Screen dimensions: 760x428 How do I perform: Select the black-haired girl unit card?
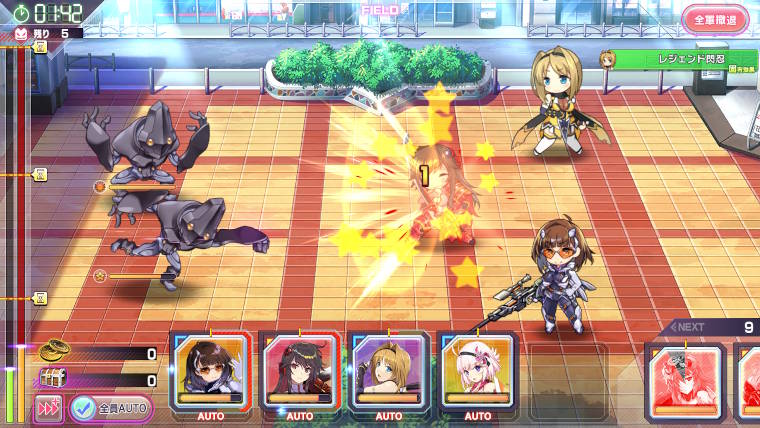[209, 372]
